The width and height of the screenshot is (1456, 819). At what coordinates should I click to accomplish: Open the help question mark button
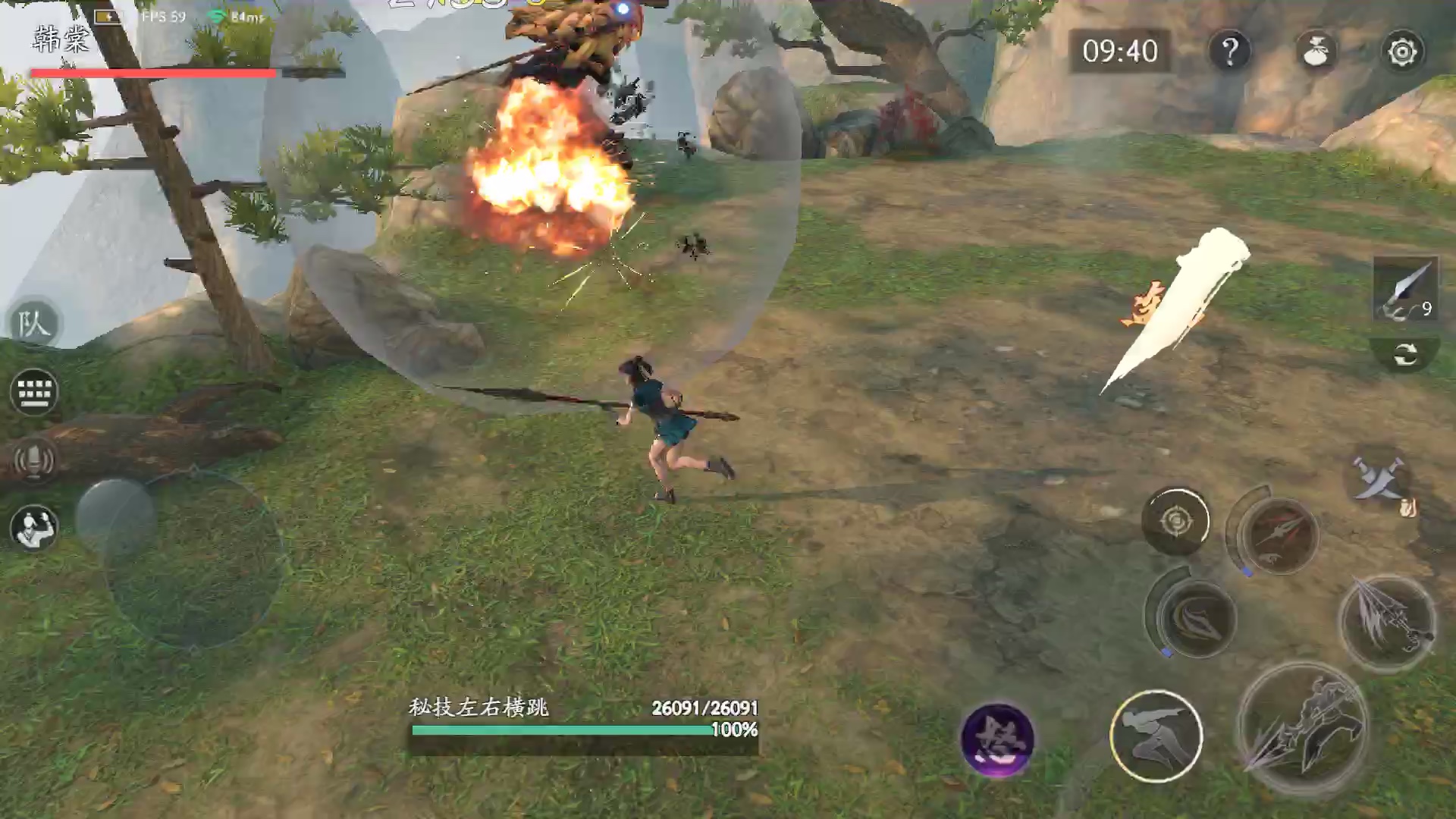(1230, 52)
